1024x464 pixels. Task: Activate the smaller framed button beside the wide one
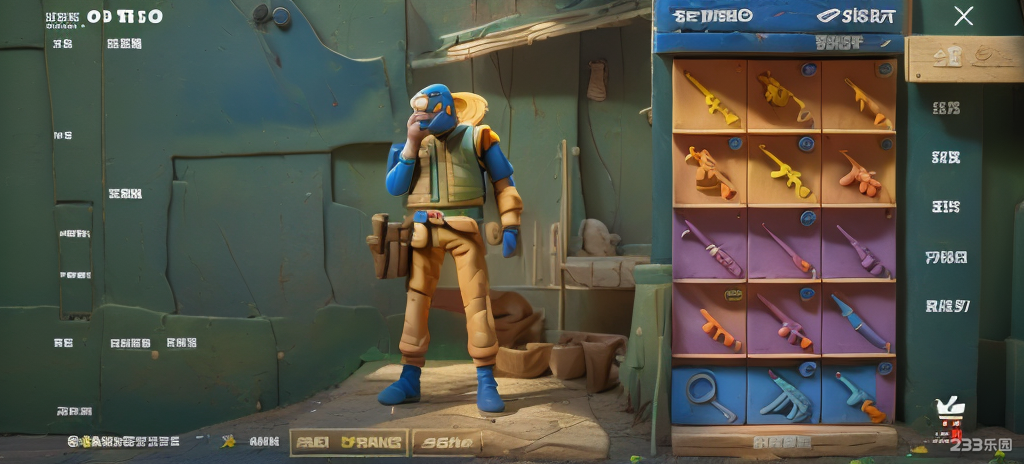point(447,441)
